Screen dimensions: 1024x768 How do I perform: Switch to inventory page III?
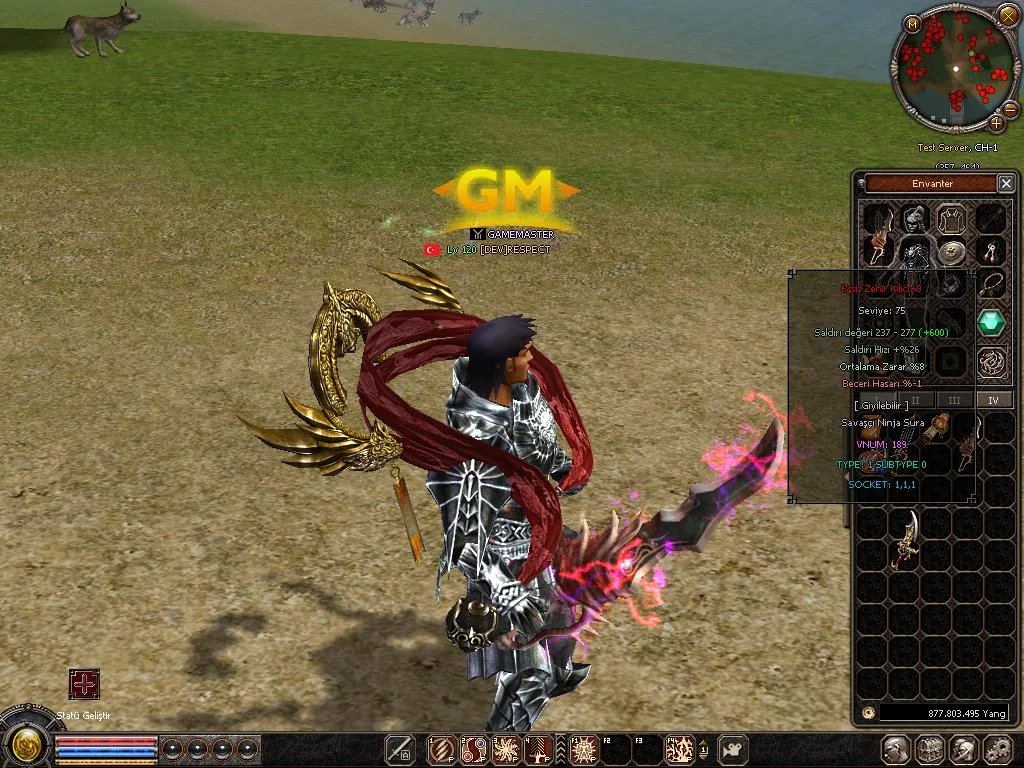click(x=955, y=400)
